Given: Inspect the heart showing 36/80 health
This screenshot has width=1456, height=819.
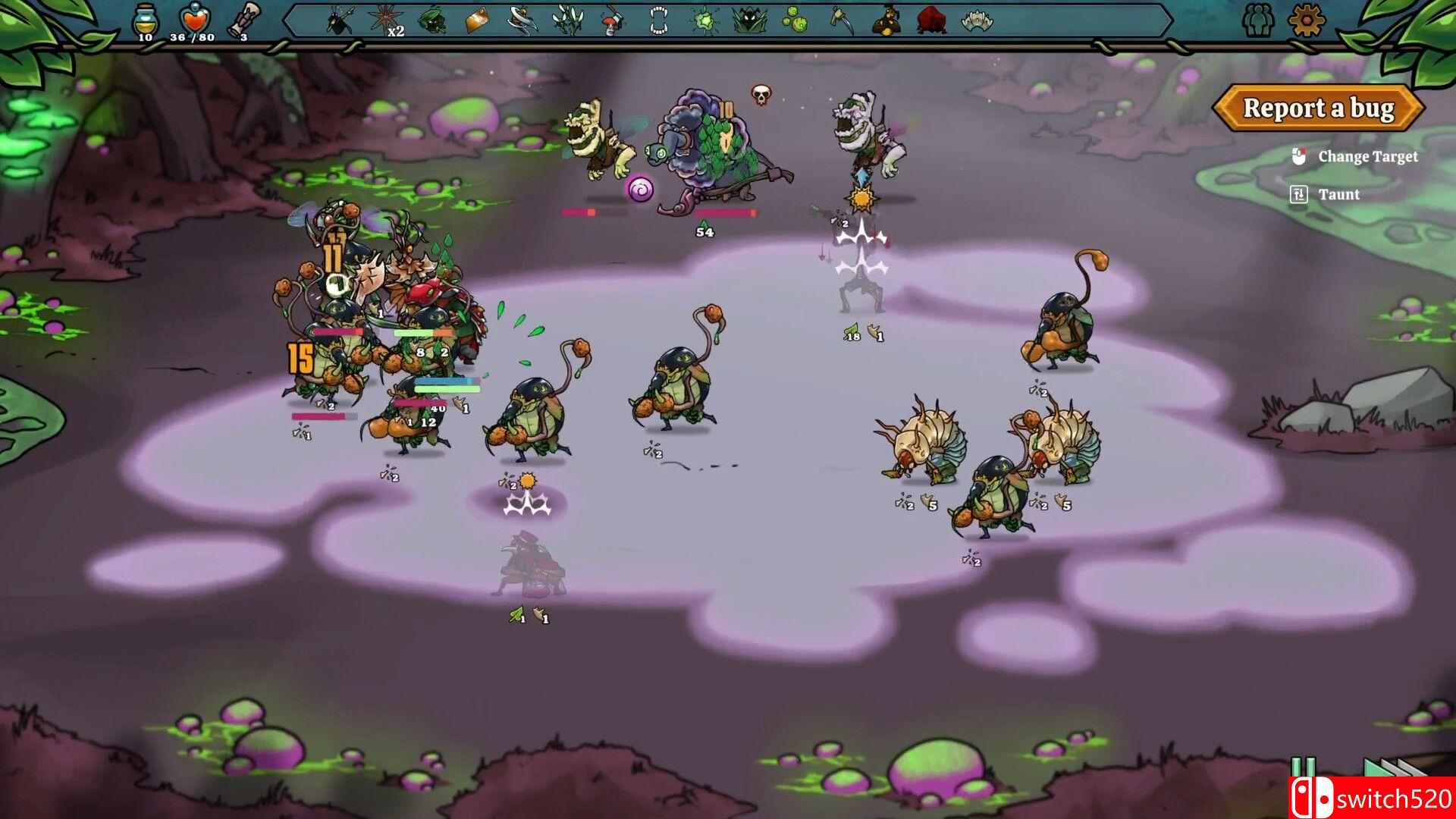Looking at the screenshot, I should [193, 19].
